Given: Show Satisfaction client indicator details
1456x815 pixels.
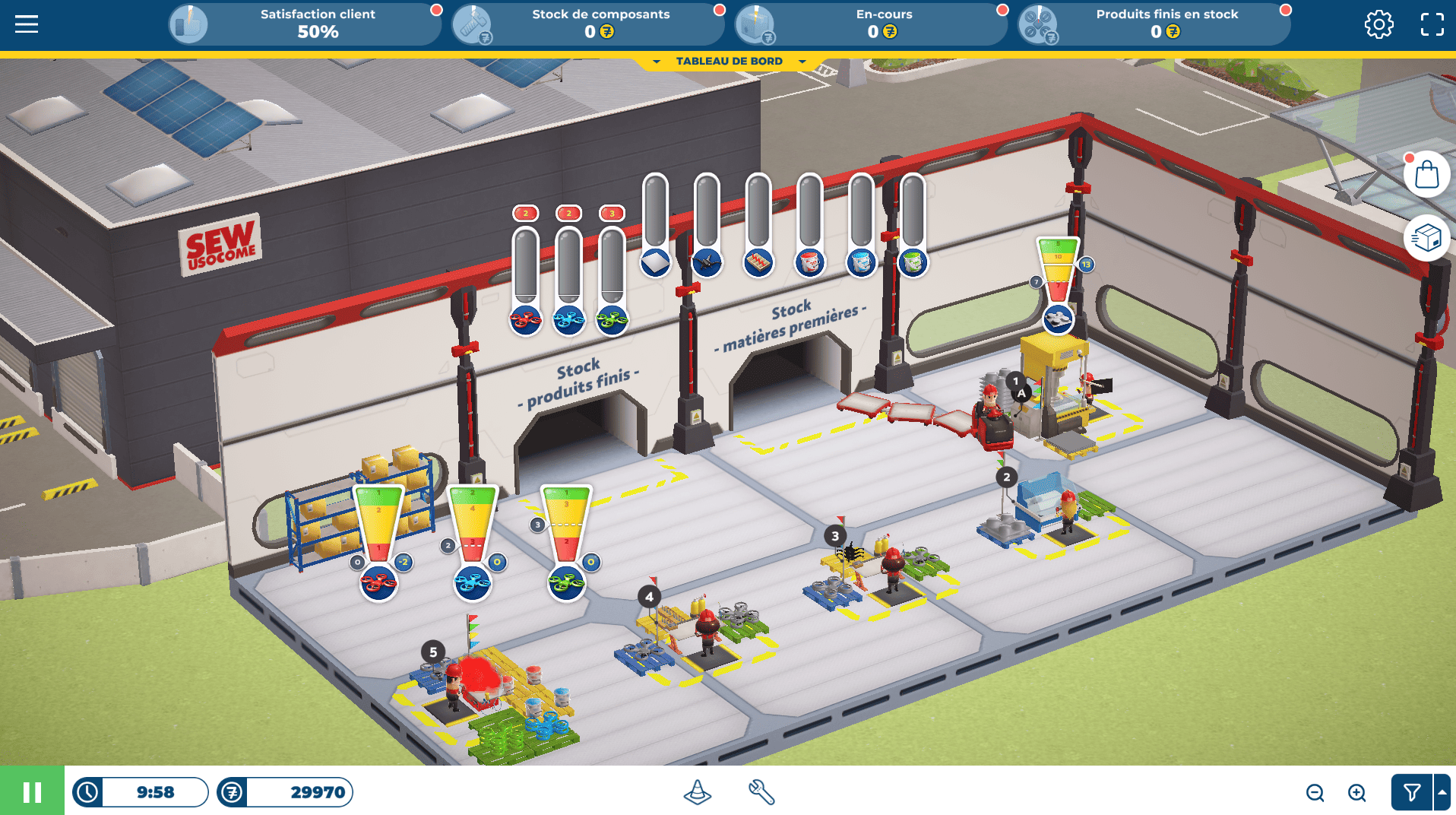Looking at the screenshot, I should tap(304, 24).
